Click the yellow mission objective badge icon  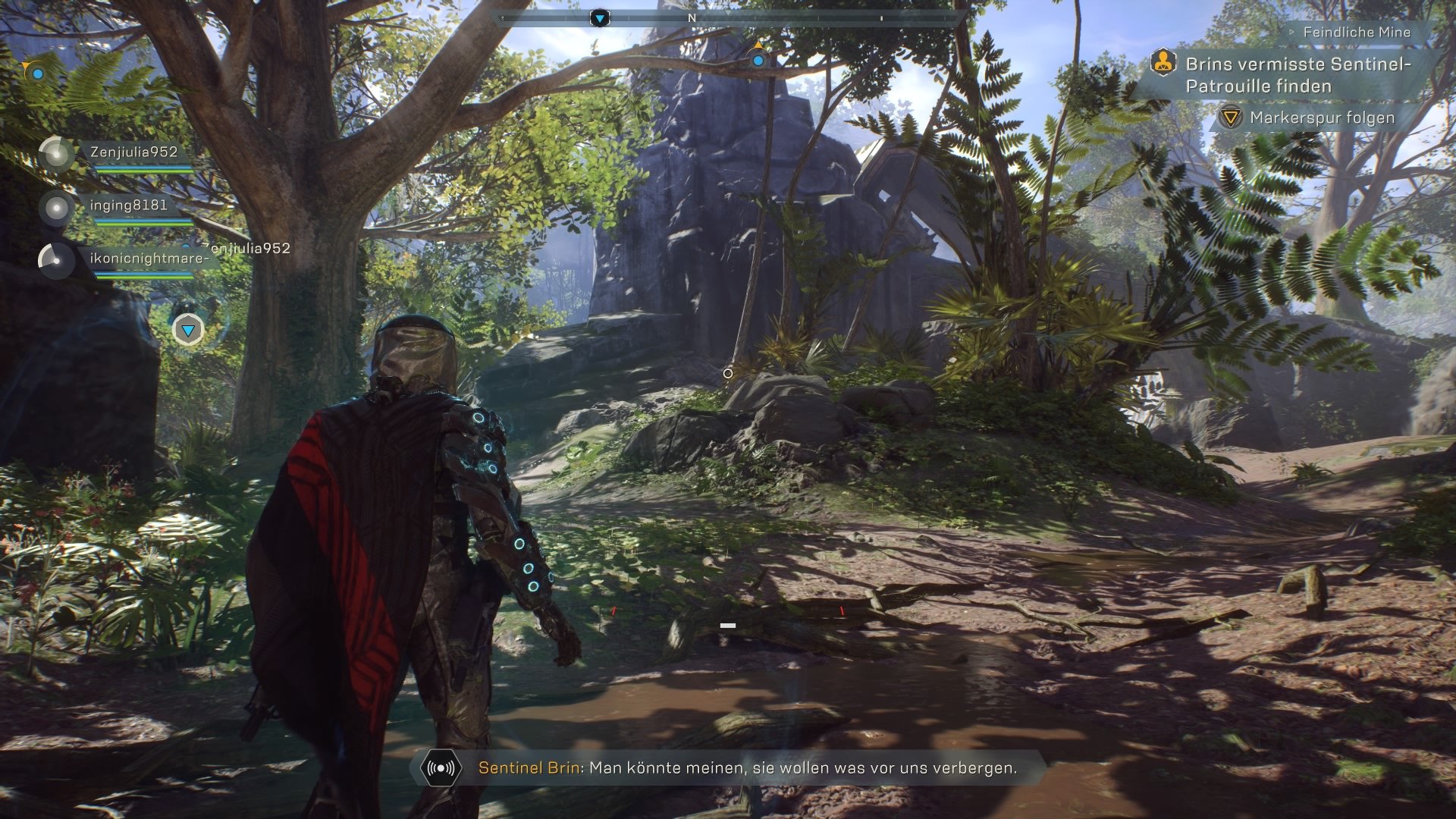coord(1163,64)
